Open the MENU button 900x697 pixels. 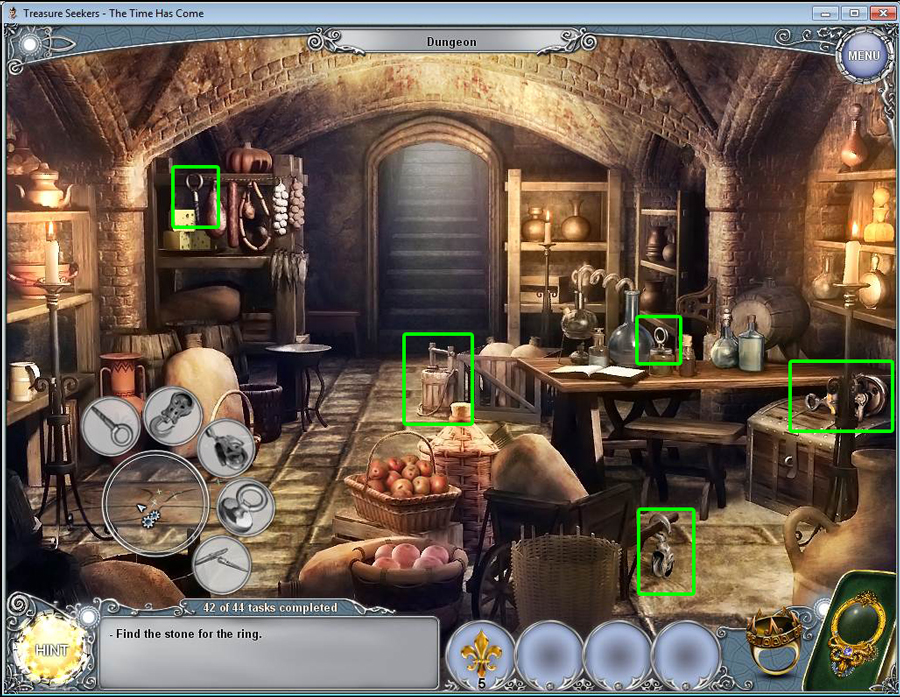coord(863,55)
